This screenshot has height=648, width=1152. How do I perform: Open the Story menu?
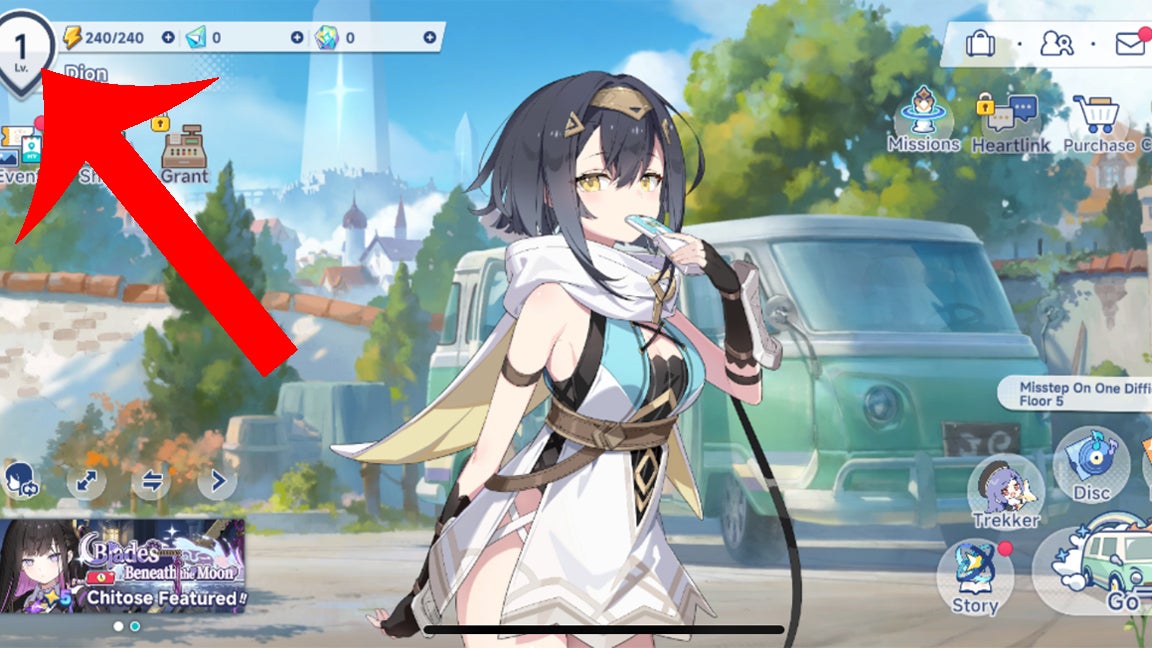(x=975, y=578)
